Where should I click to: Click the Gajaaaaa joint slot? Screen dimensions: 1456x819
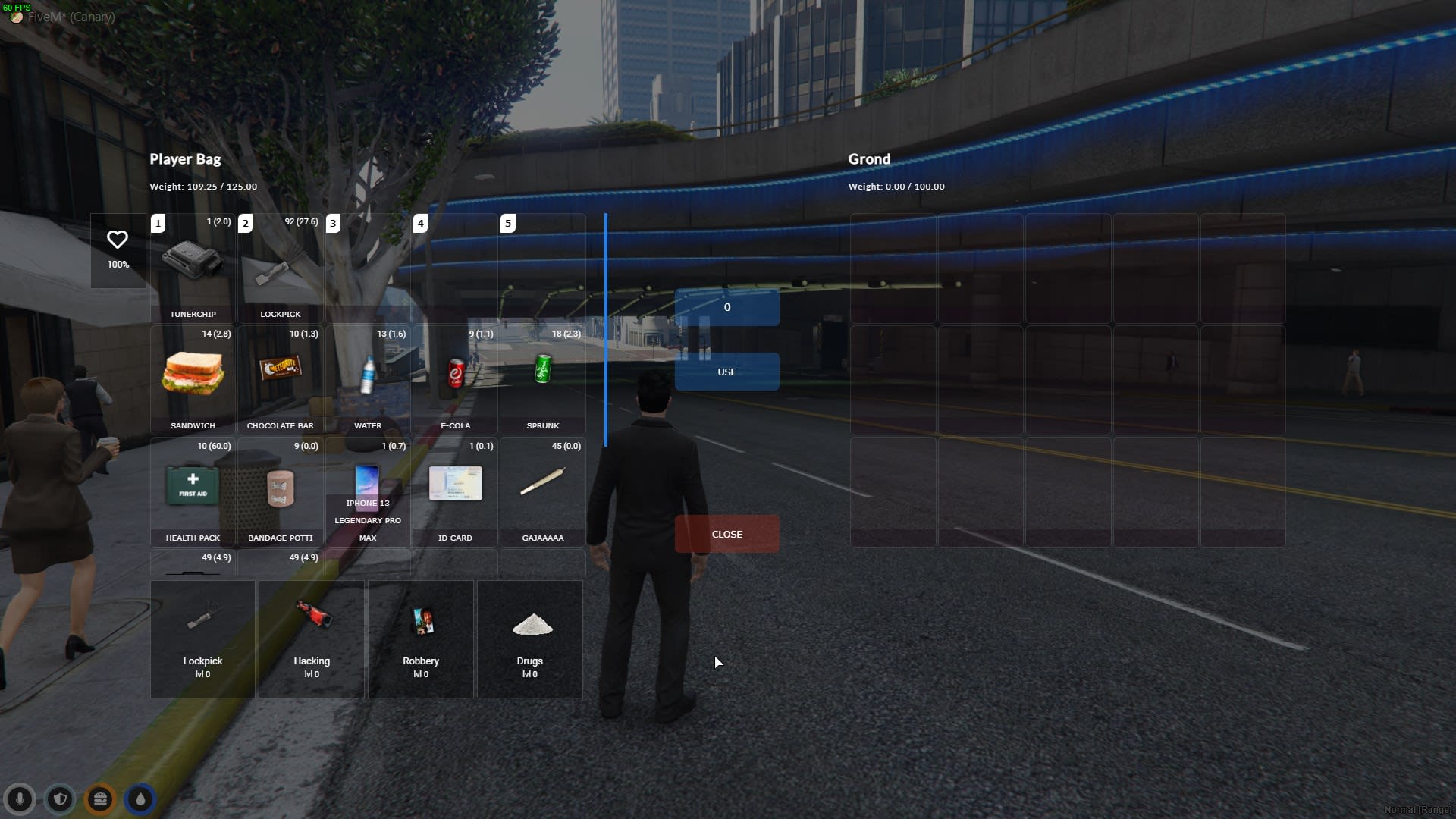543,491
